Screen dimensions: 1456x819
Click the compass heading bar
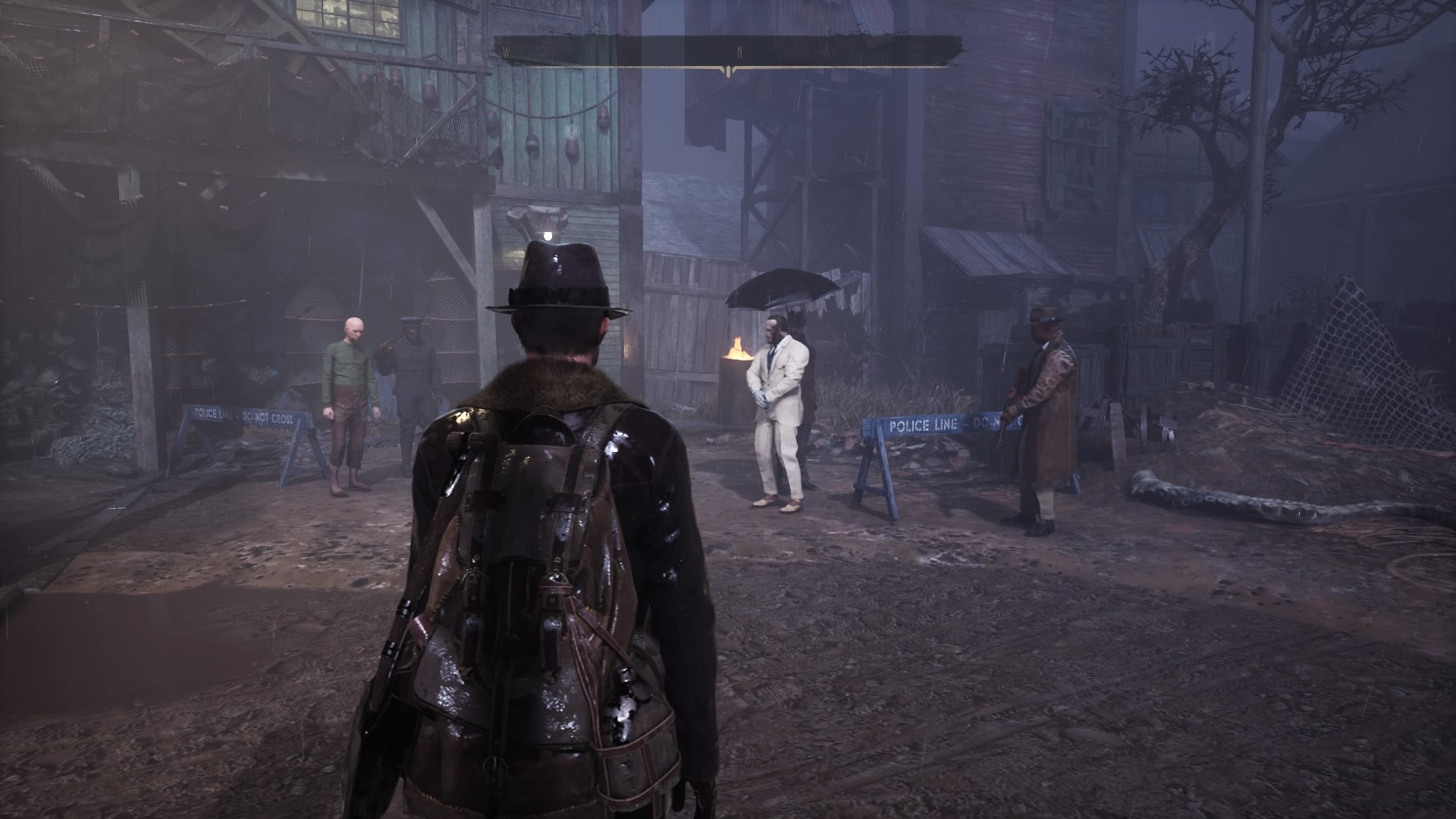pyautogui.click(x=728, y=52)
